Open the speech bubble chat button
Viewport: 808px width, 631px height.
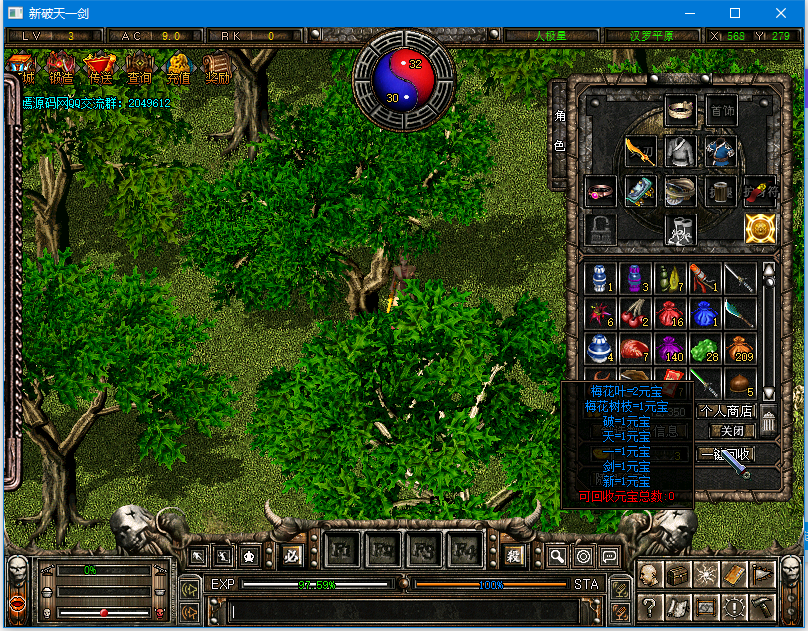(x=609, y=556)
